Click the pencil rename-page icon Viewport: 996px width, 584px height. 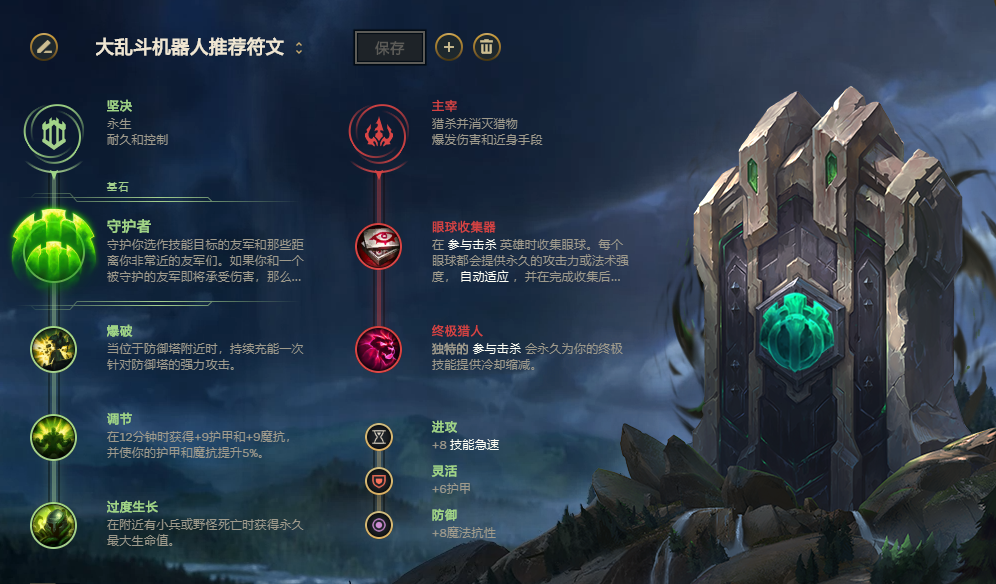(44, 47)
